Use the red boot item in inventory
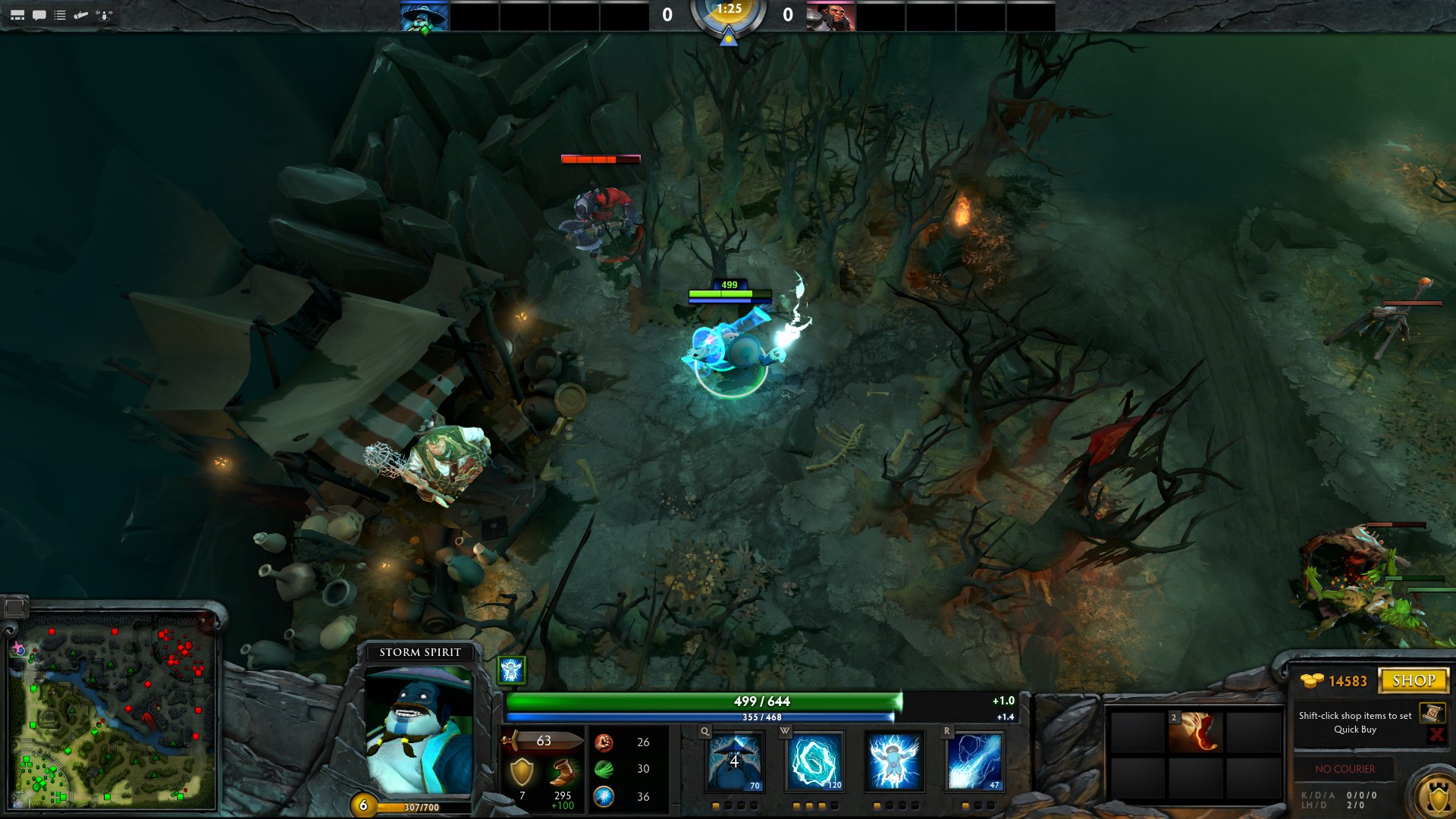Viewport: 1456px width, 819px height. (1196, 732)
